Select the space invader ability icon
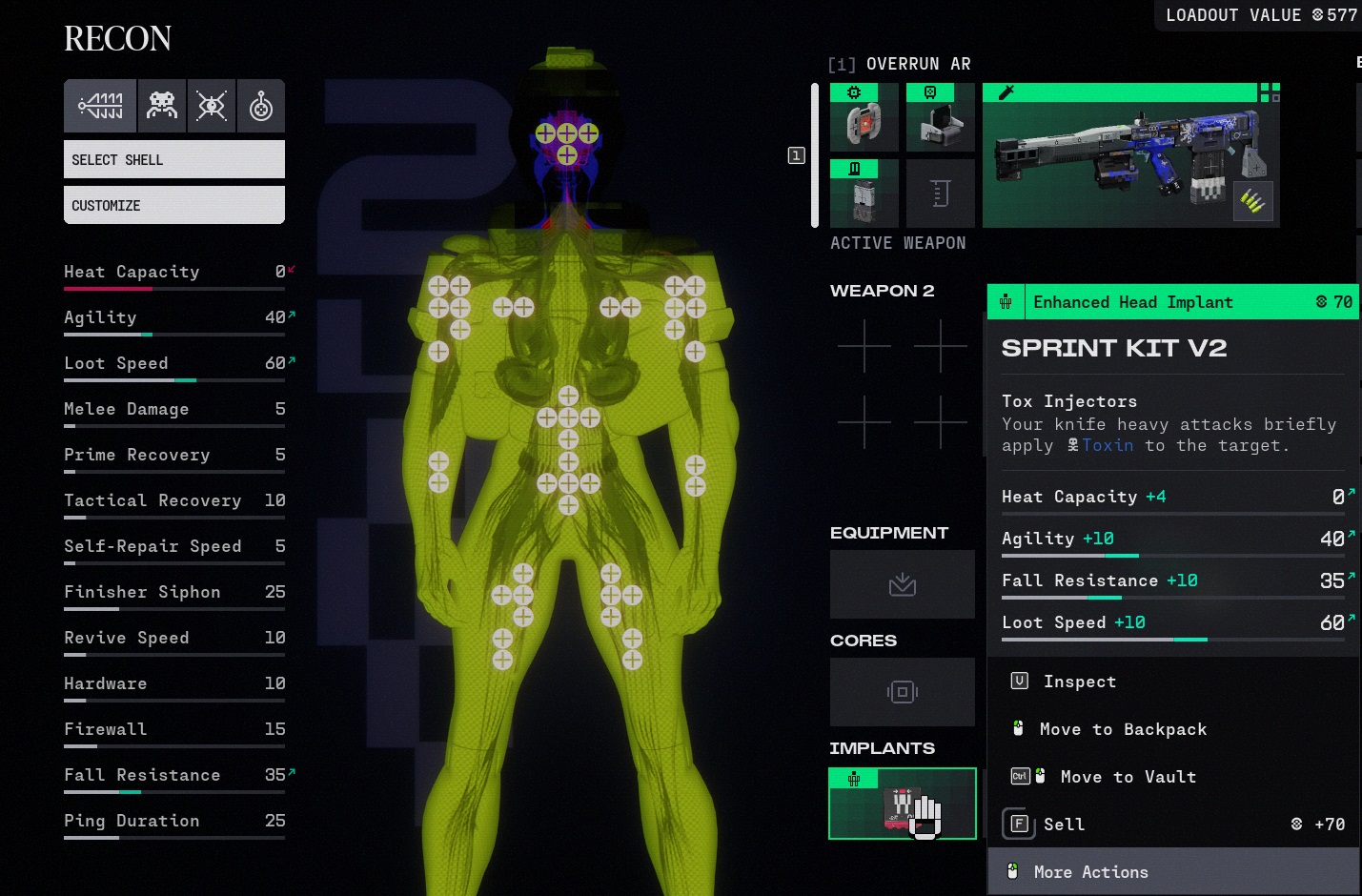Image resolution: width=1362 pixels, height=896 pixels. [162, 106]
